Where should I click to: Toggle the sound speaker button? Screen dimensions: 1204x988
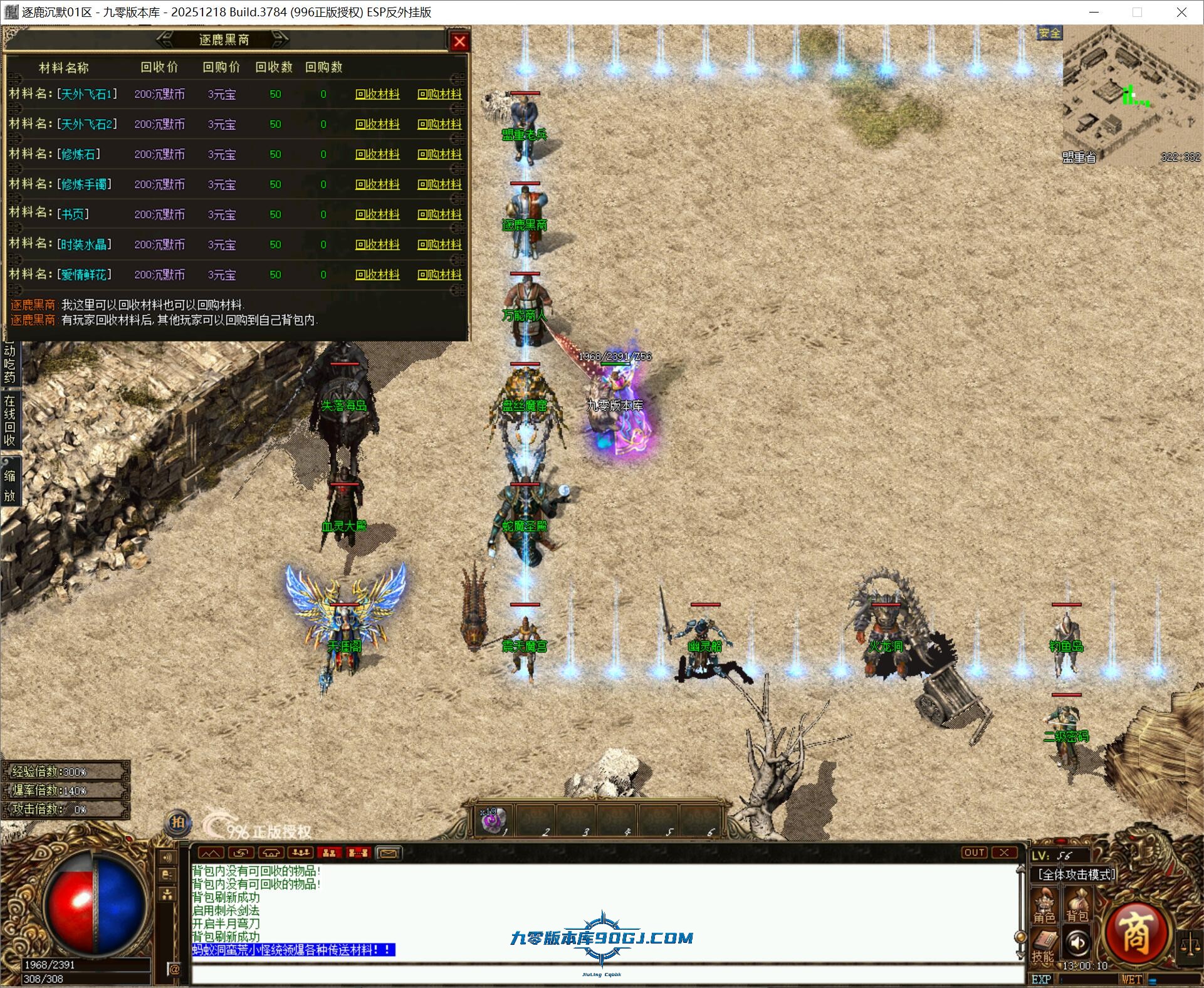coord(1077,943)
